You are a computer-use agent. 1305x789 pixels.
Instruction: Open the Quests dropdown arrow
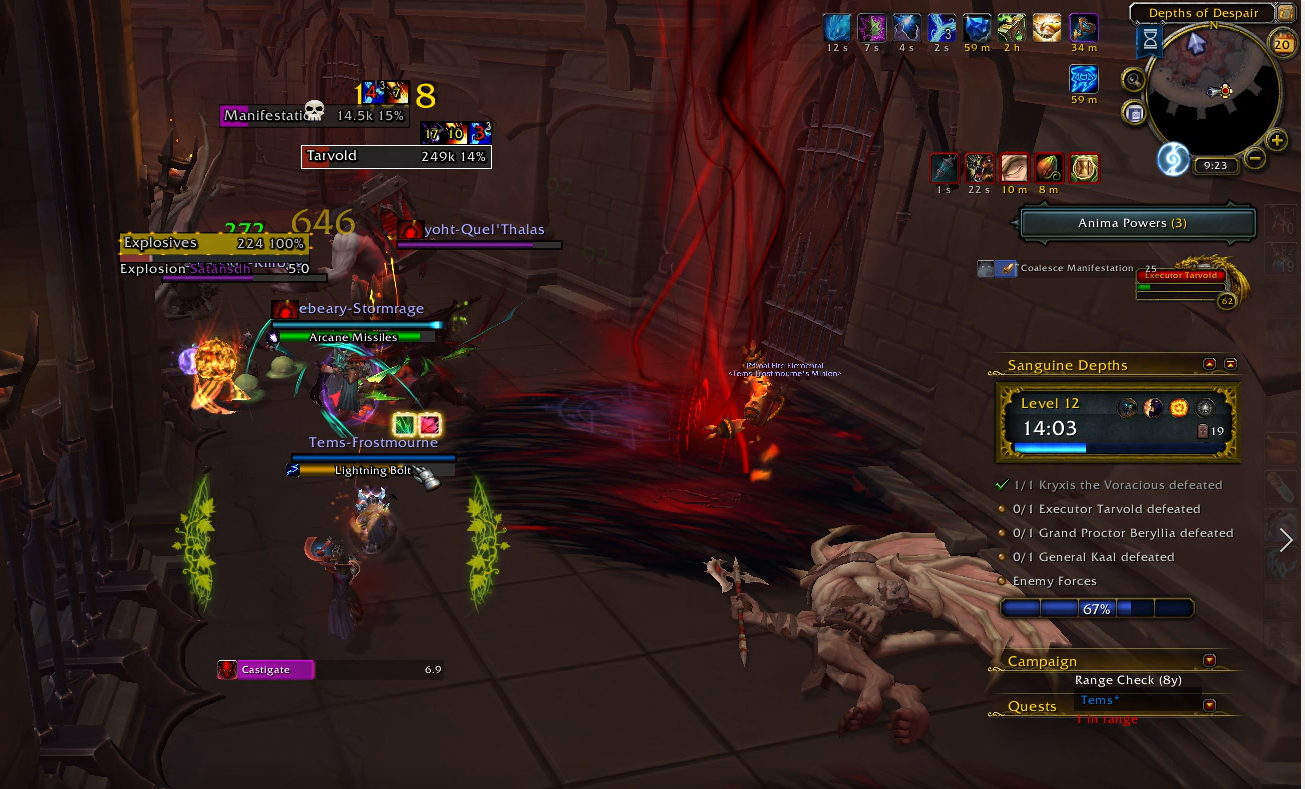point(1210,705)
